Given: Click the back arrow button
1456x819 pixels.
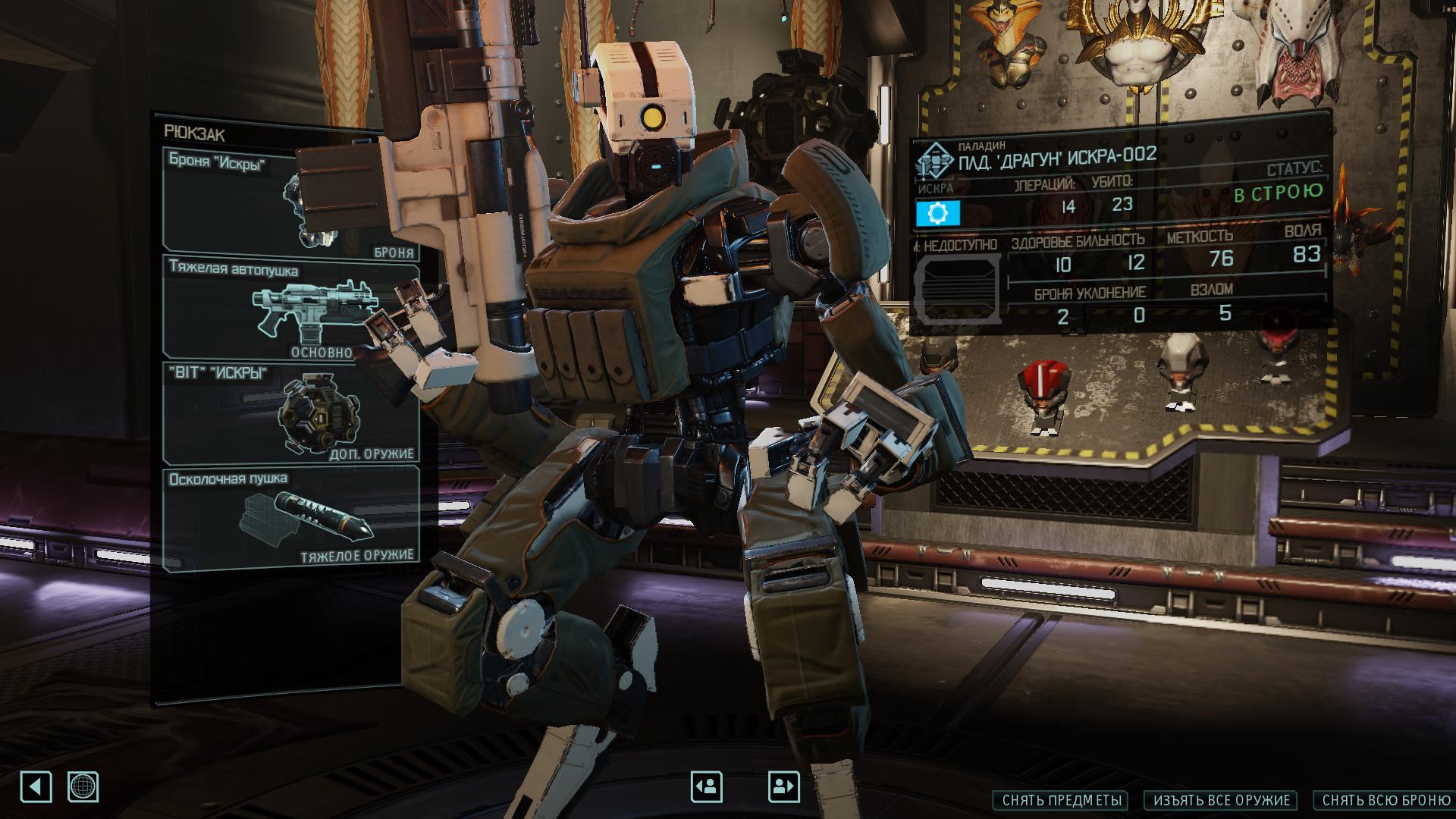Looking at the screenshot, I should click(36, 787).
